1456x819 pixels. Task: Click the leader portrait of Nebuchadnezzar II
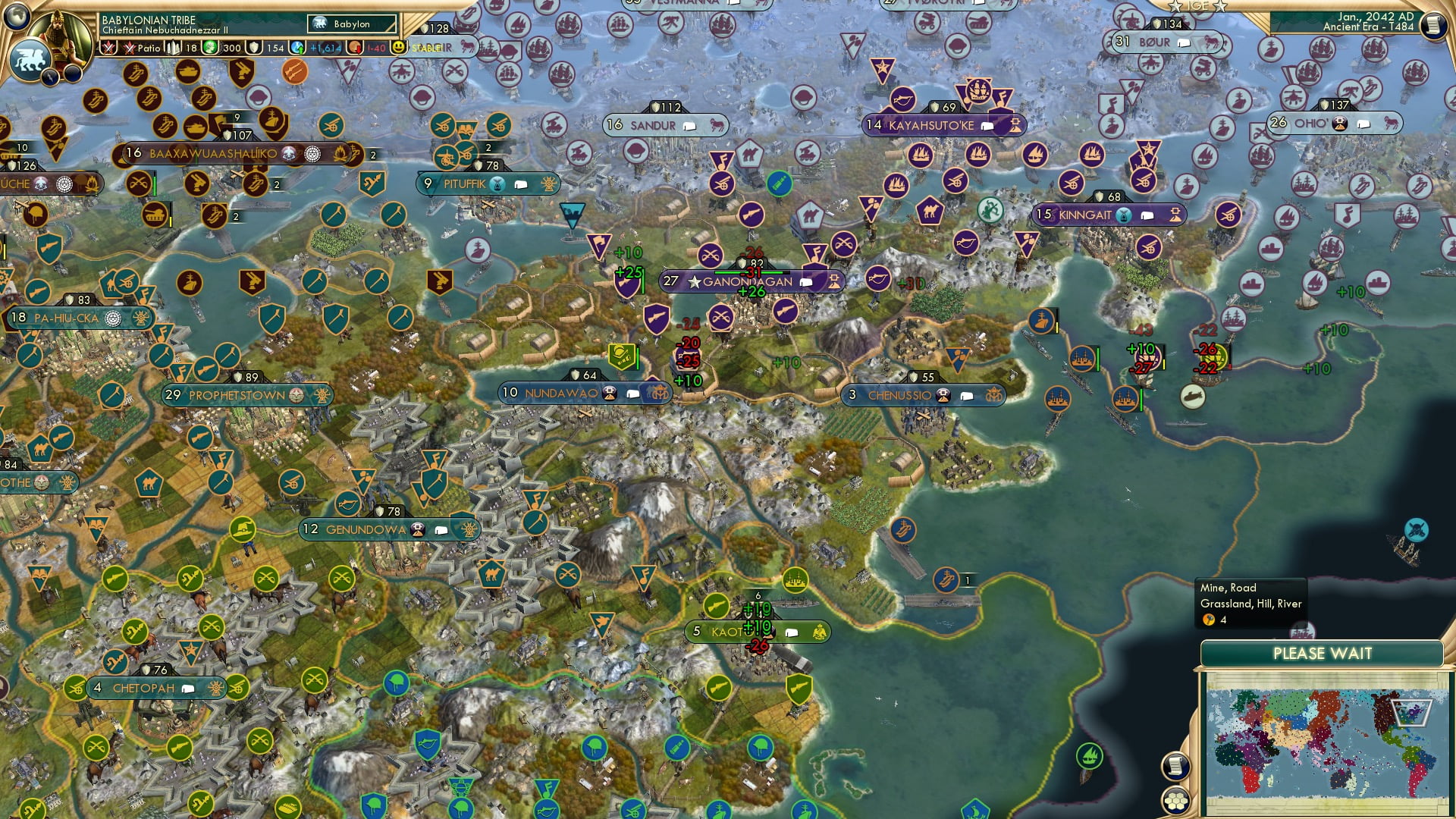[59, 36]
